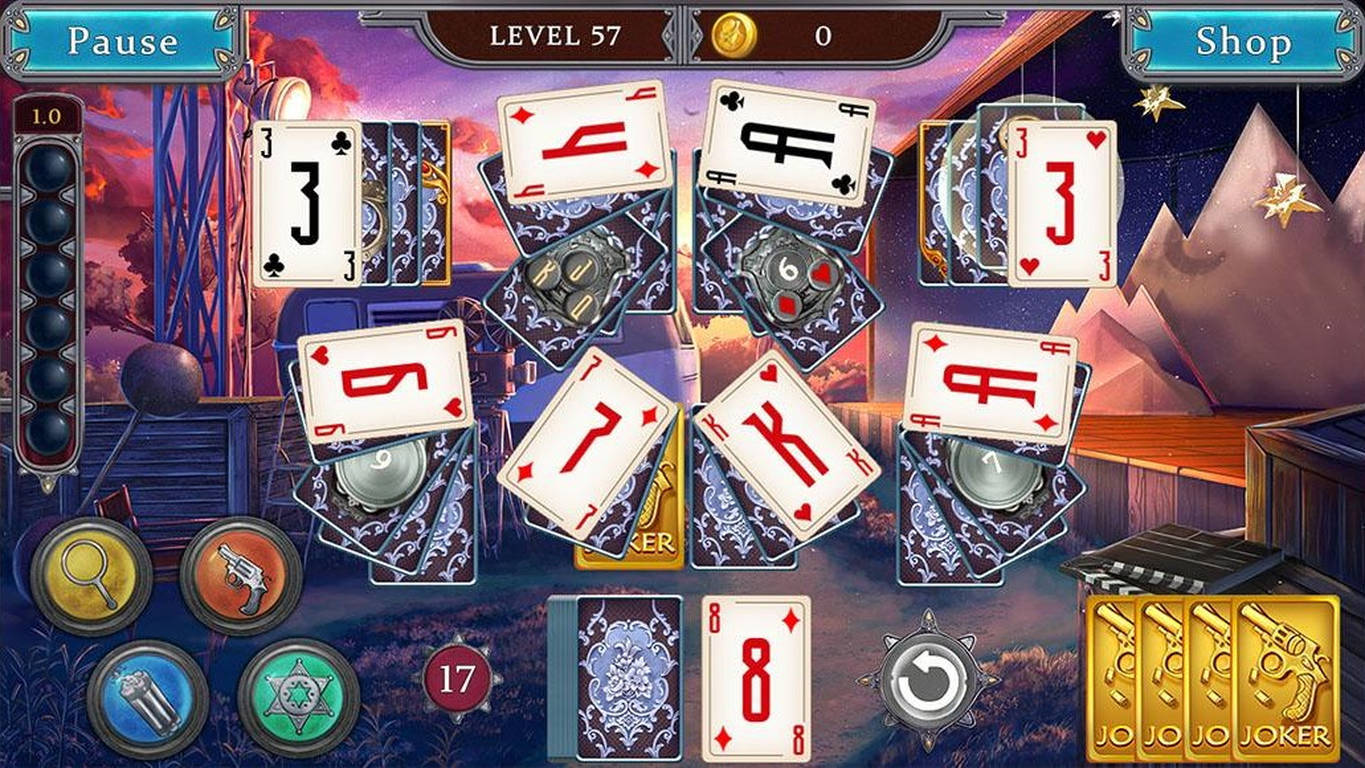
Task: Open the Pause menu
Action: point(122,41)
